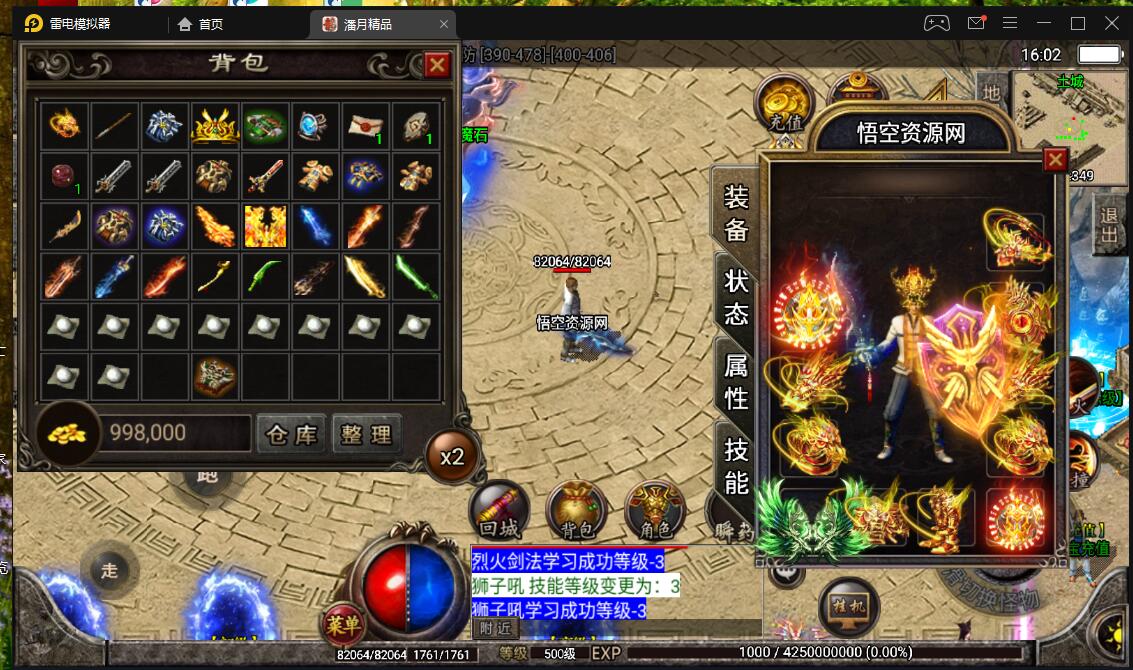Close the backpack window
This screenshot has height=670, width=1133.
437,66
